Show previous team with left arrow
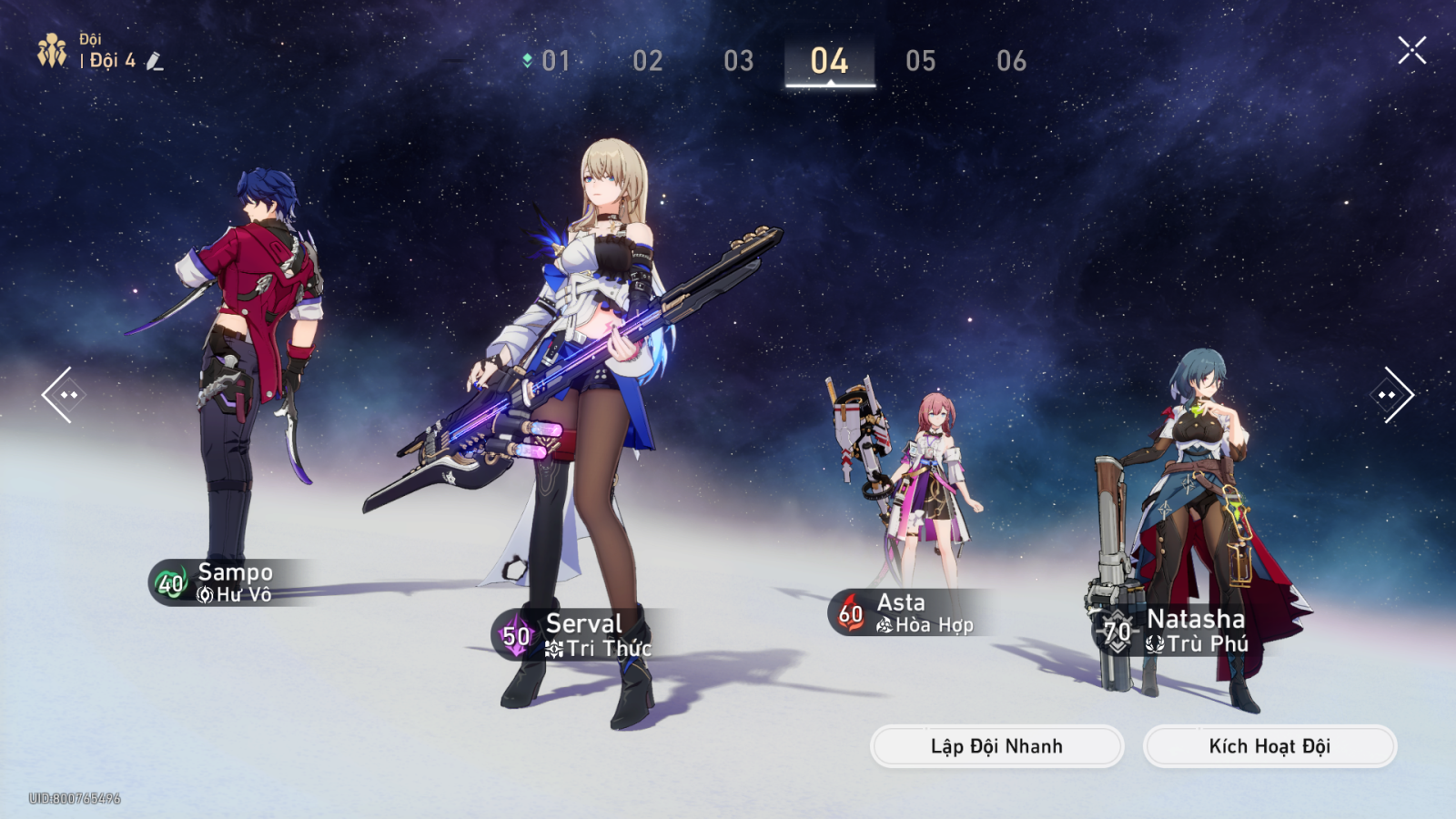The height and width of the screenshot is (819, 1456). coord(62,395)
